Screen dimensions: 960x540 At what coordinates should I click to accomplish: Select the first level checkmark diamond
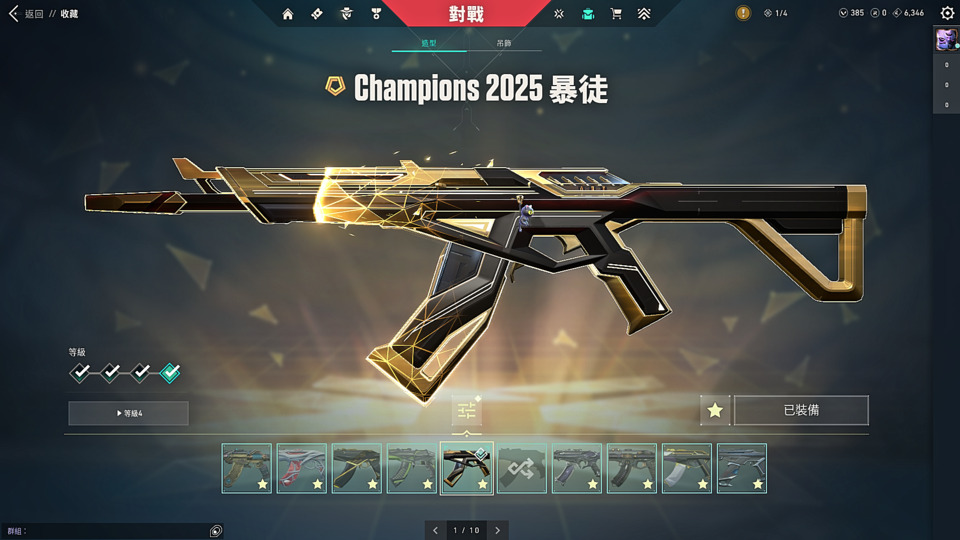coord(80,372)
